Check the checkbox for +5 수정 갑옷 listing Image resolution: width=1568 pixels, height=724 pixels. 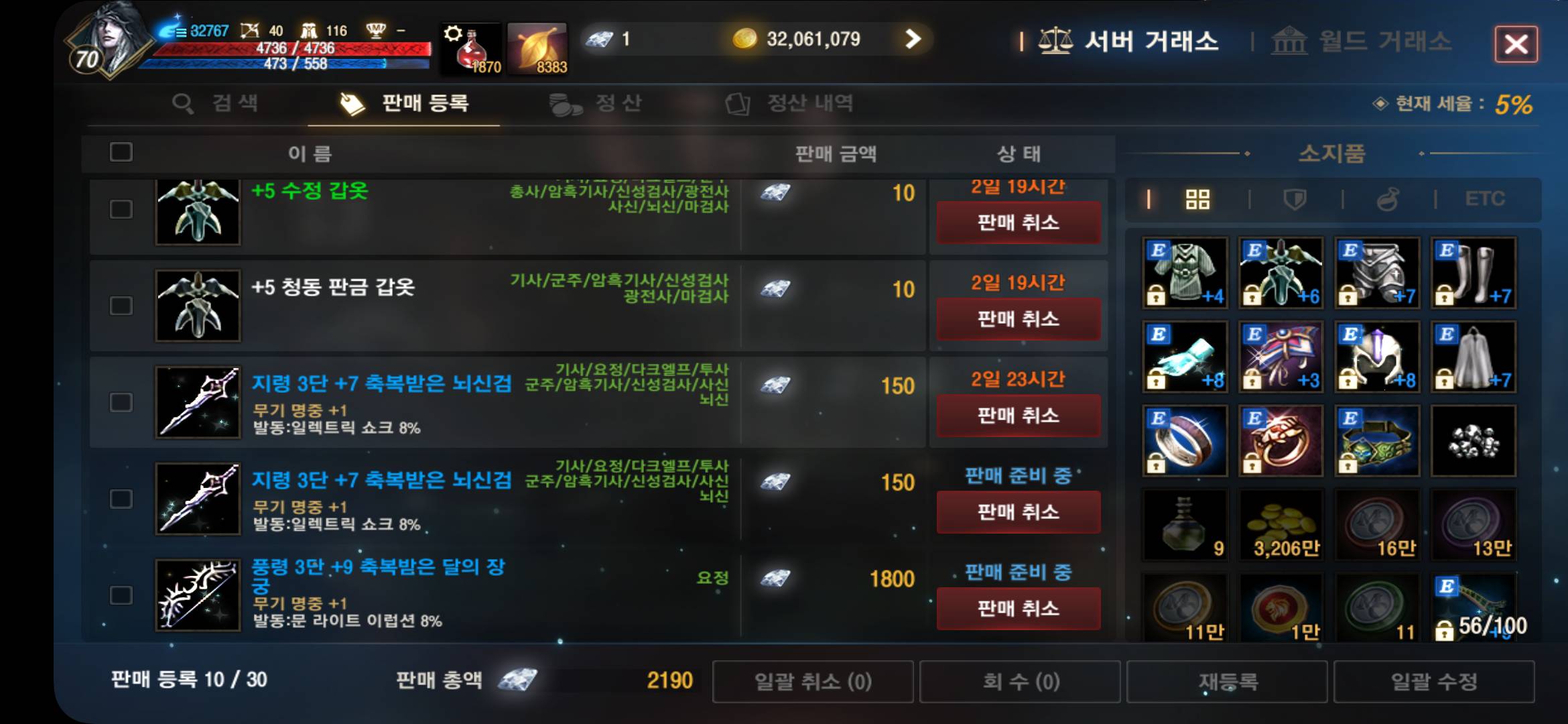coord(121,209)
